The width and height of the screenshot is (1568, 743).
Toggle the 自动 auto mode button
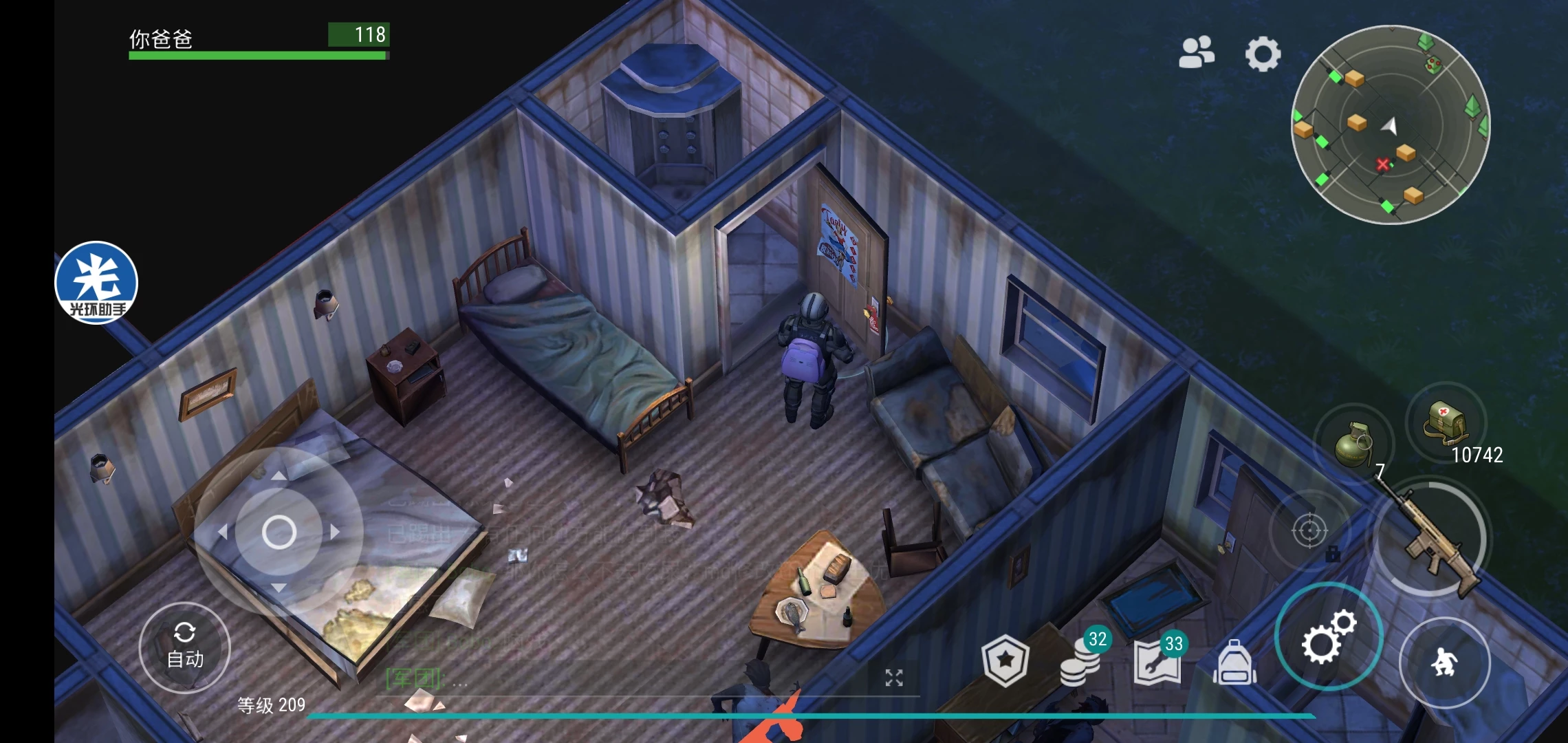pos(185,648)
